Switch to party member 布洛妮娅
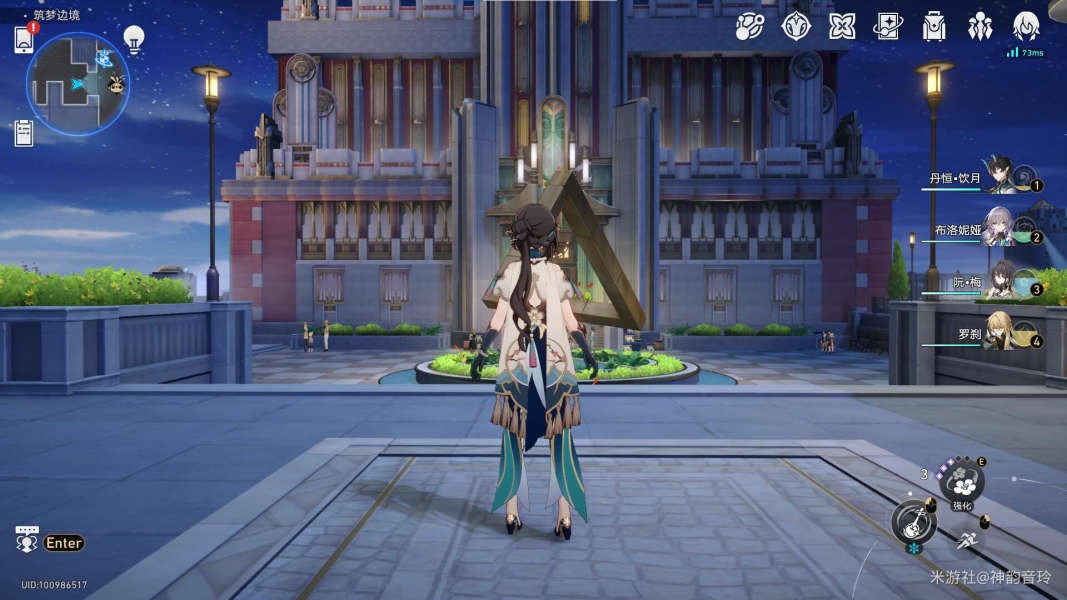The image size is (1067, 600). coord(1000,229)
